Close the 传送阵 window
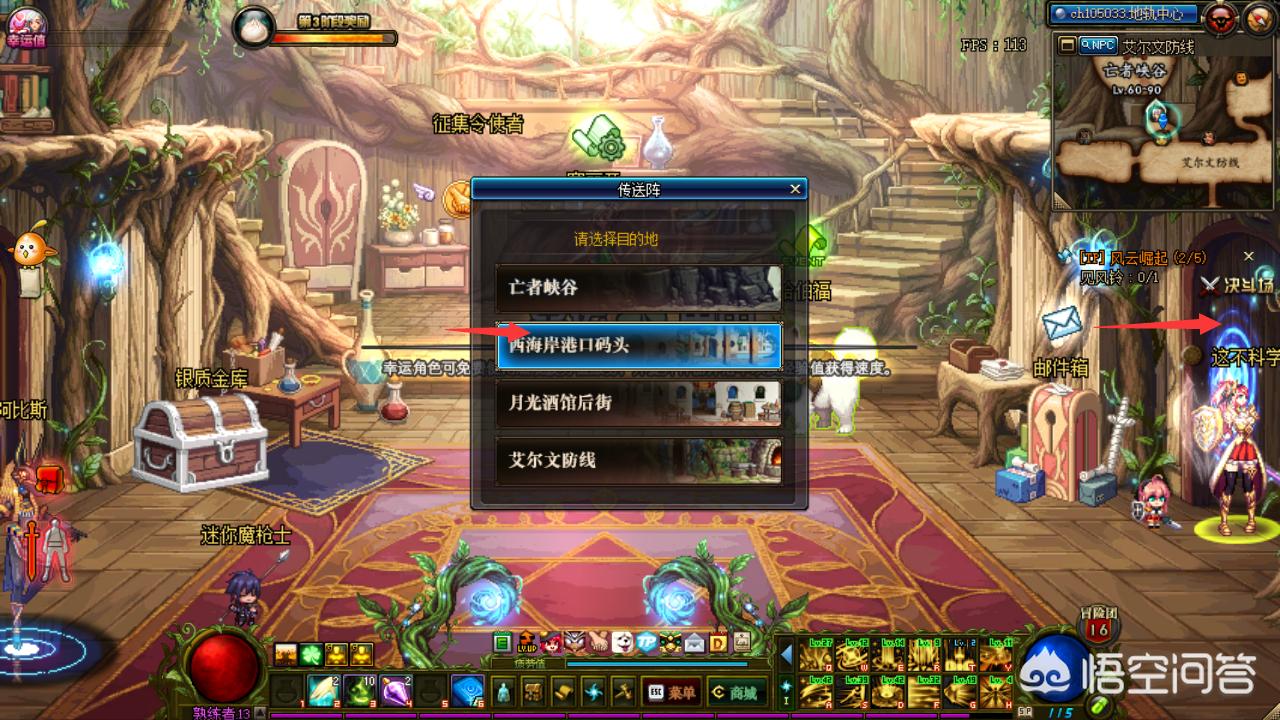The width and height of the screenshot is (1280, 720). 795,188
